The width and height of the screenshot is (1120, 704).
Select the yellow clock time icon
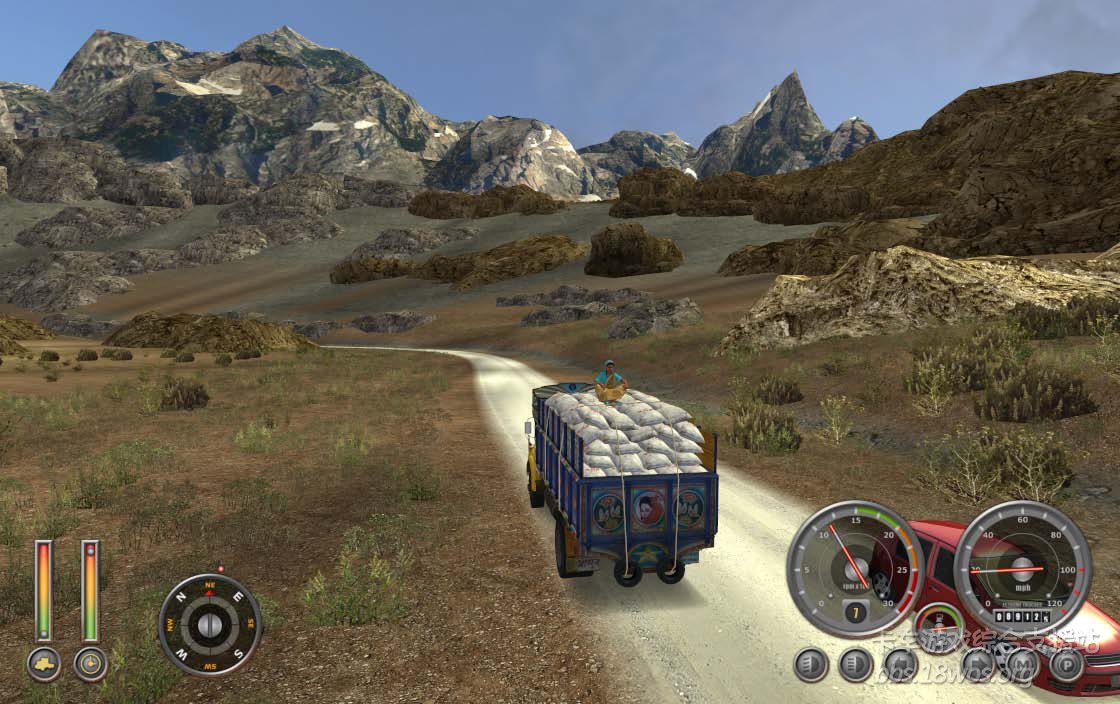(90, 663)
